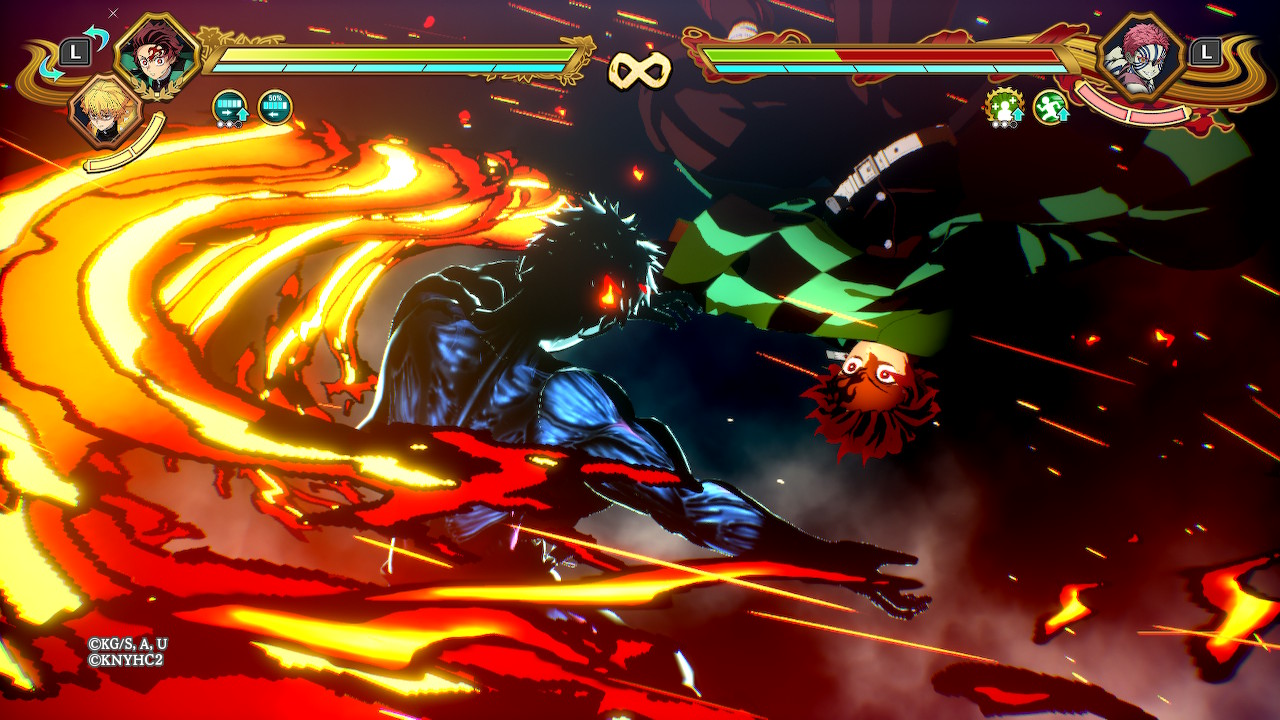Click Zenitsu's support character portrait
This screenshot has width=1280, height=720.
(102, 111)
